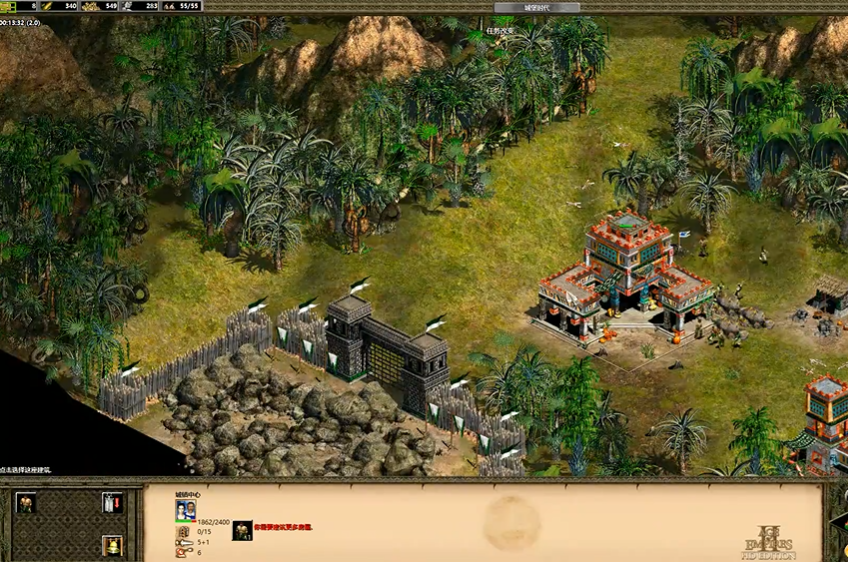848x562 pixels.
Task: Ring the town bell
Action: [112, 546]
